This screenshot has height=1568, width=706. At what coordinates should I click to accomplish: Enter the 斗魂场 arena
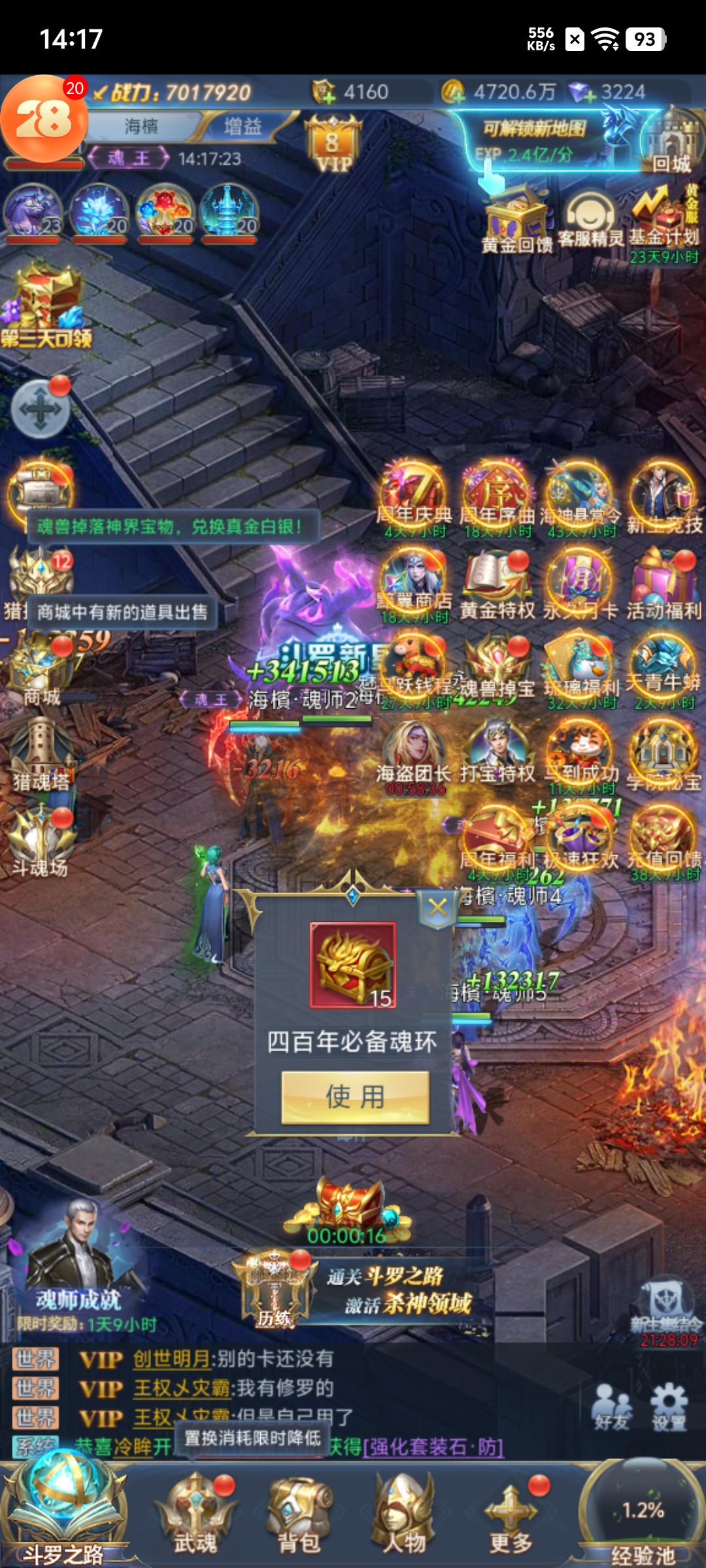pos(41,841)
